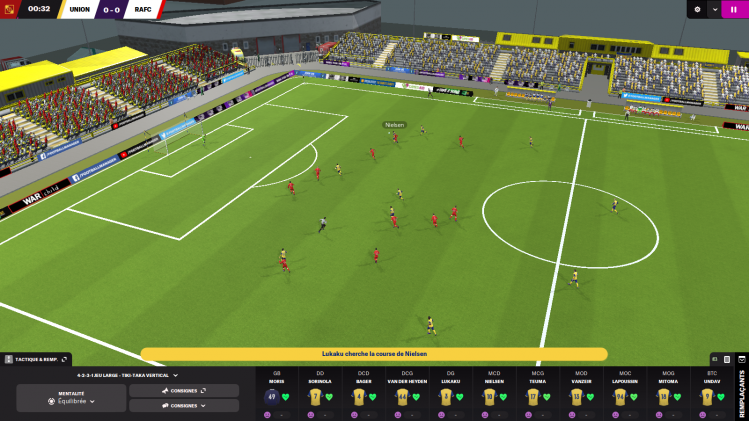Open the Tactique & Remp. panel
The width and height of the screenshot is (749, 421).
pyautogui.click(x=36, y=358)
